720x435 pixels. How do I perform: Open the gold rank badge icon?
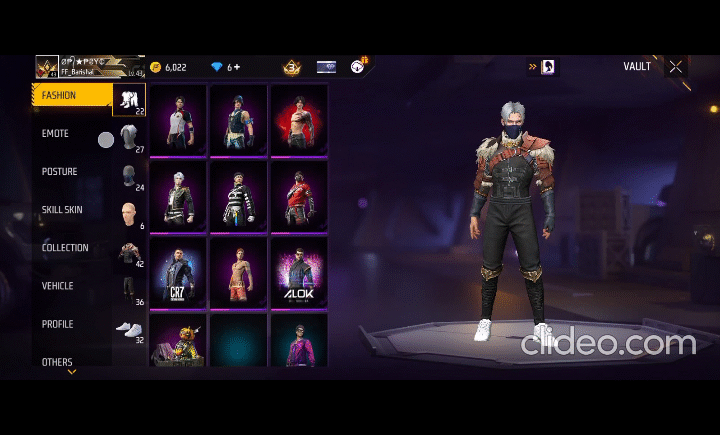tap(292, 67)
